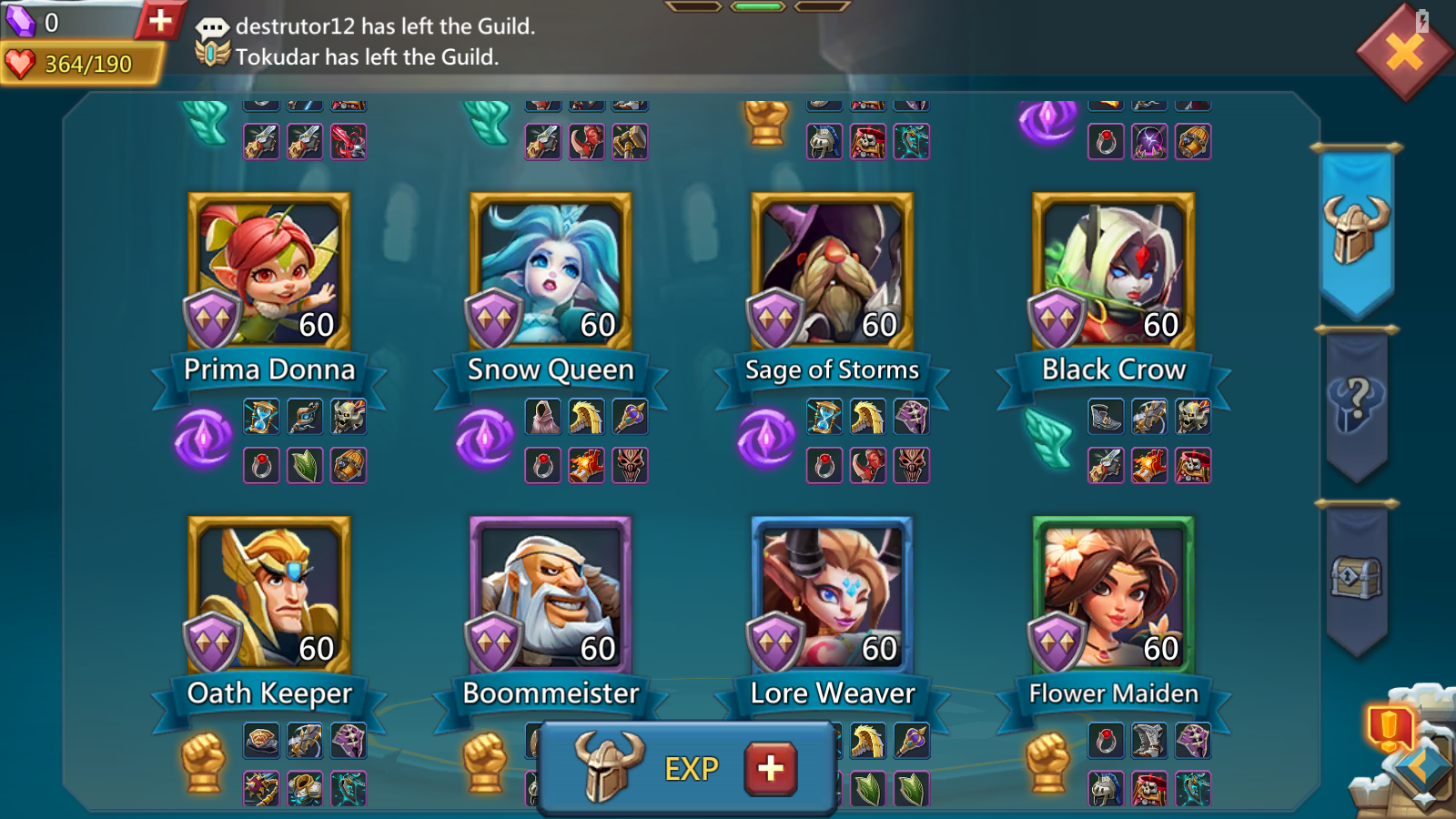
Task: Open the Lore Weaver hero
Action: 832,595
